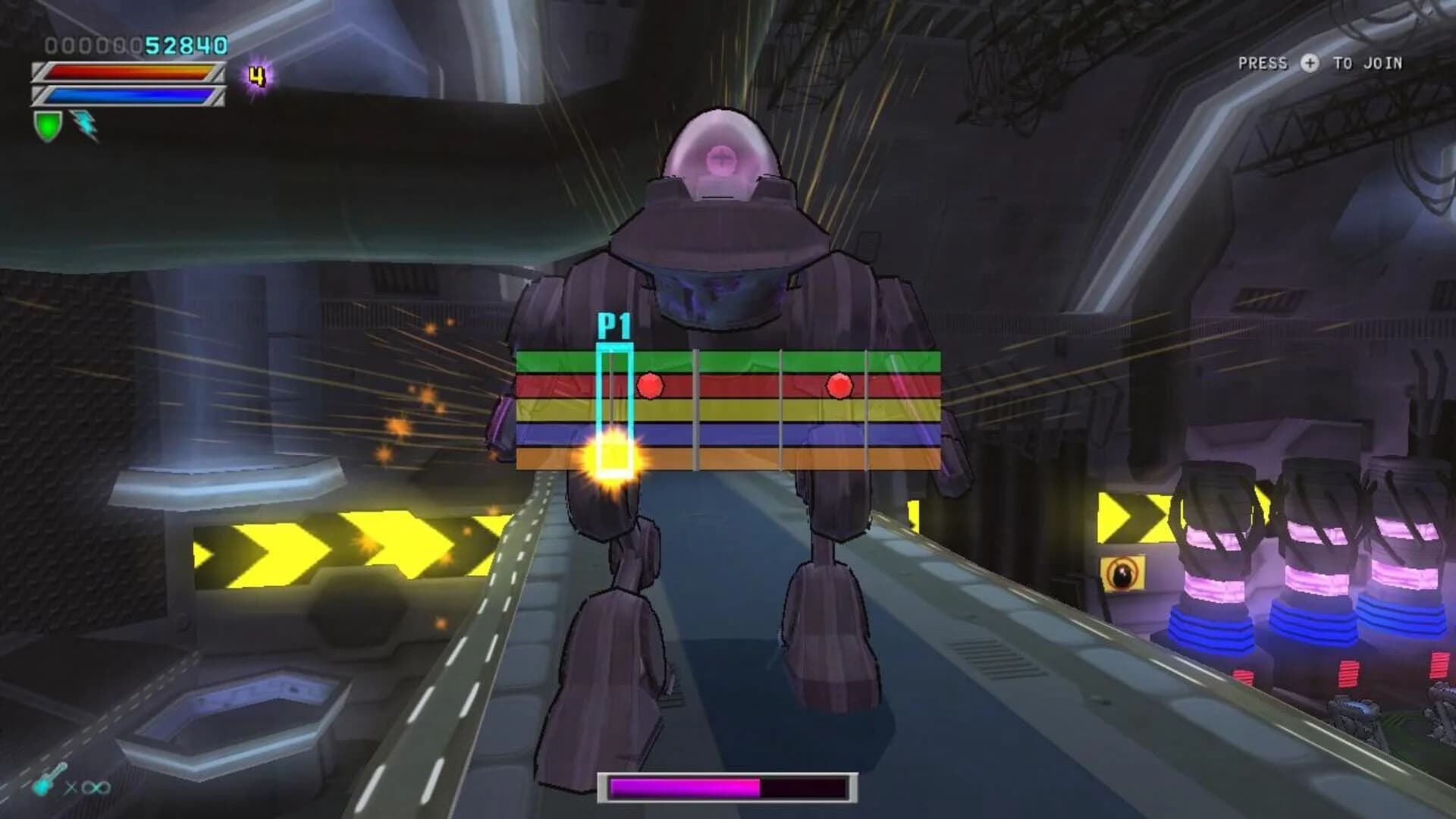This screenshot has height=819, width=1456.
Task: Click the plus button glyph in join prompt
Action: (x=1310, y=64)
